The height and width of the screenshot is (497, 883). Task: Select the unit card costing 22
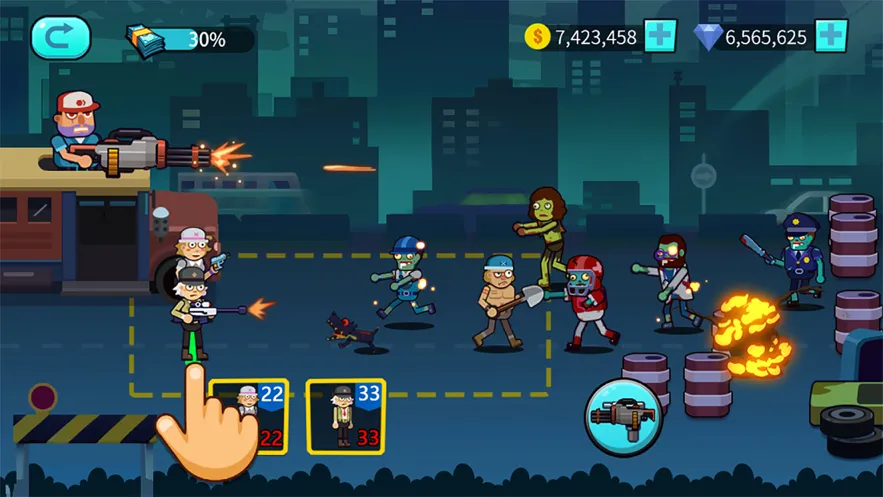pyautogui.click(x=250, y=415)
